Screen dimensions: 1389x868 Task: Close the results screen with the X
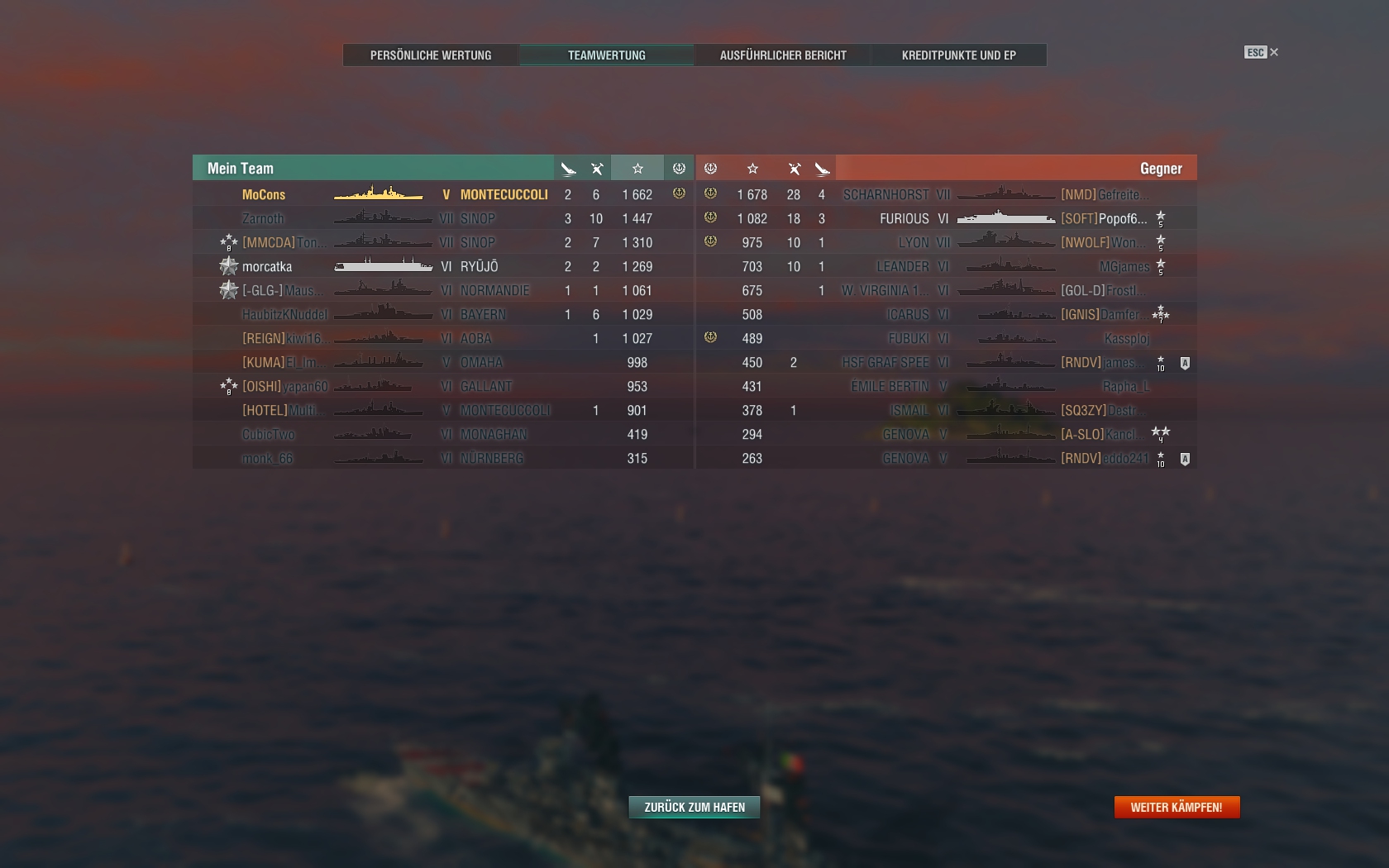(x=1274, y=52)
